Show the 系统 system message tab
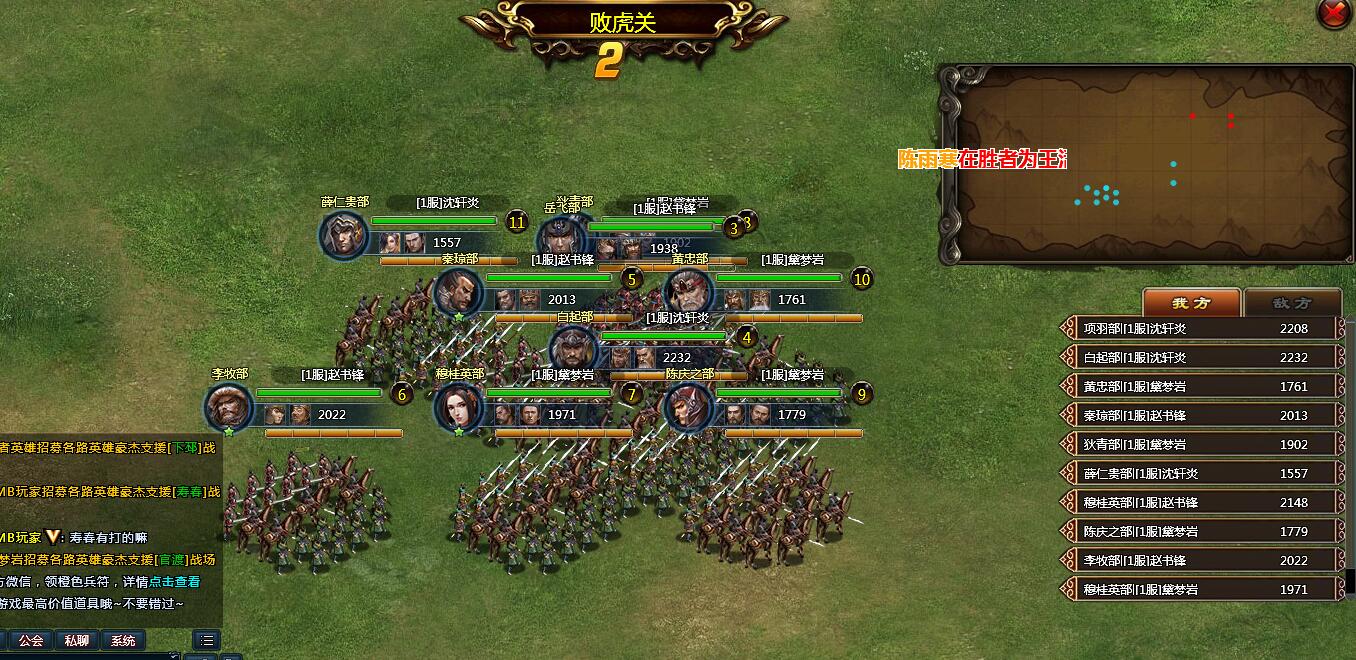 point(123,640)
